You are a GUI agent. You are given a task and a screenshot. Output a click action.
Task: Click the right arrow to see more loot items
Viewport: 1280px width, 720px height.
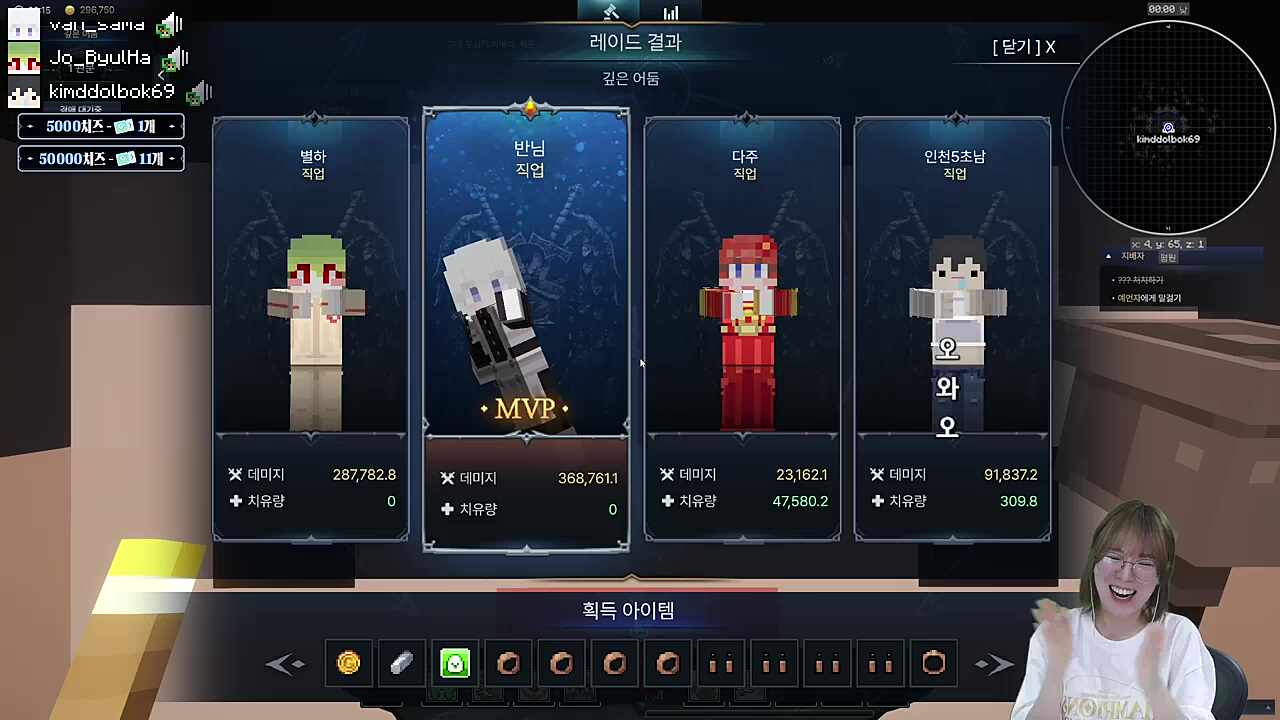994,663
